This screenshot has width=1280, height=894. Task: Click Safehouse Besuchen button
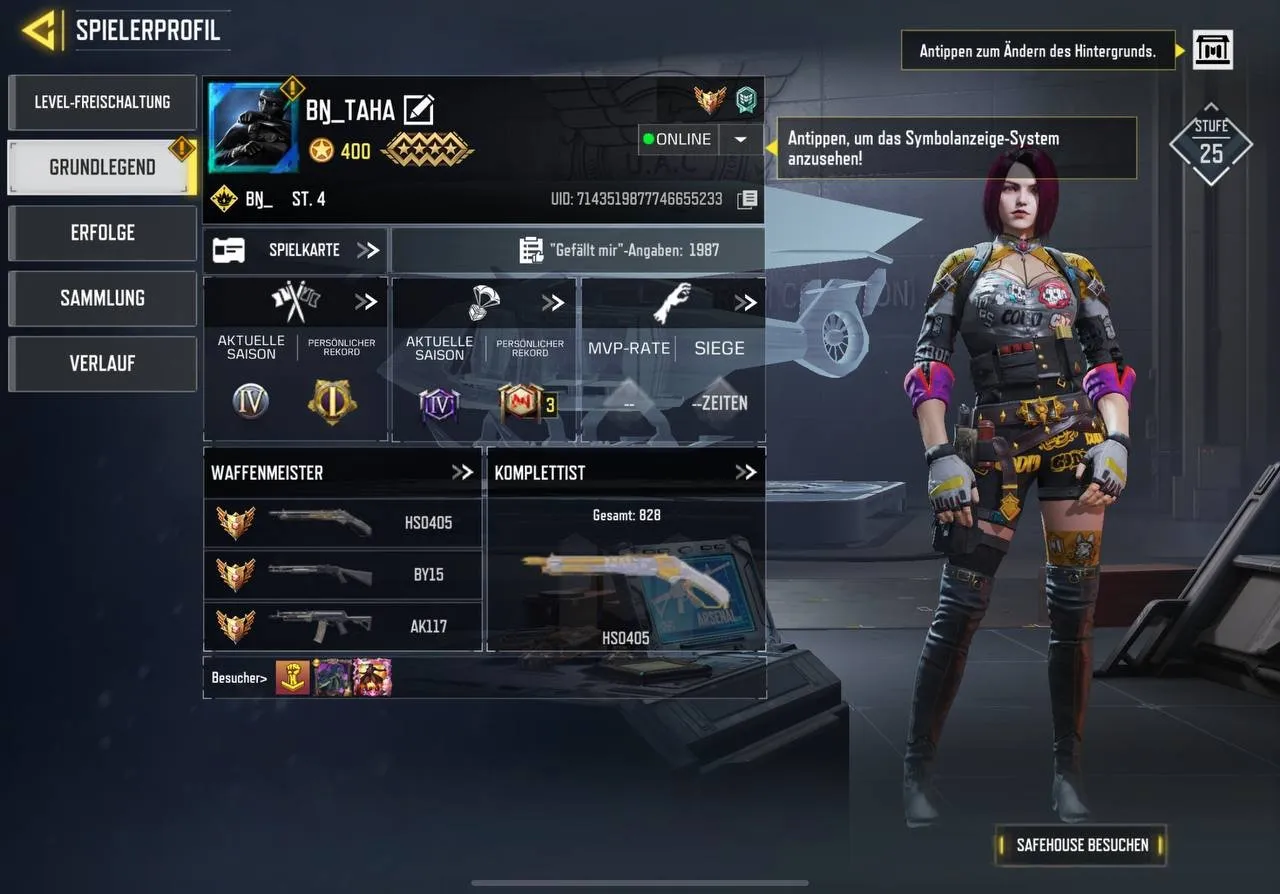click(x=1079, y=845)
